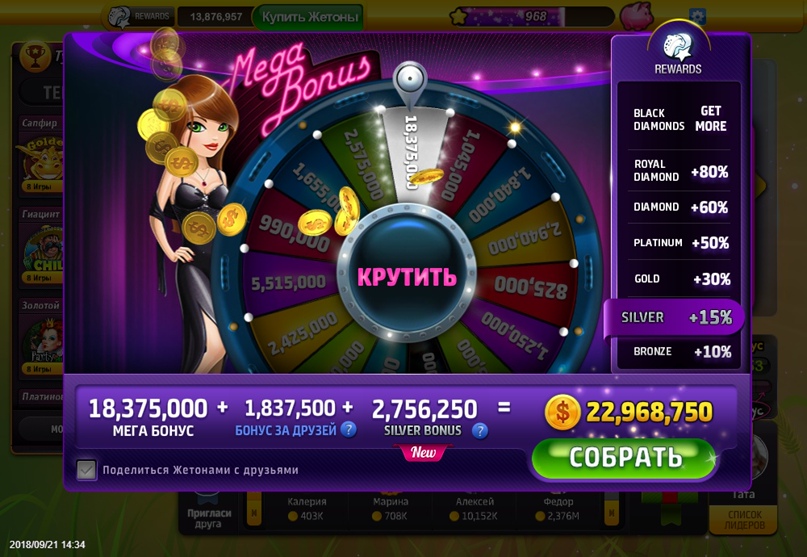Select friend Марина in the friends bar
807x557 pixels.
click(x=390, y=508)
